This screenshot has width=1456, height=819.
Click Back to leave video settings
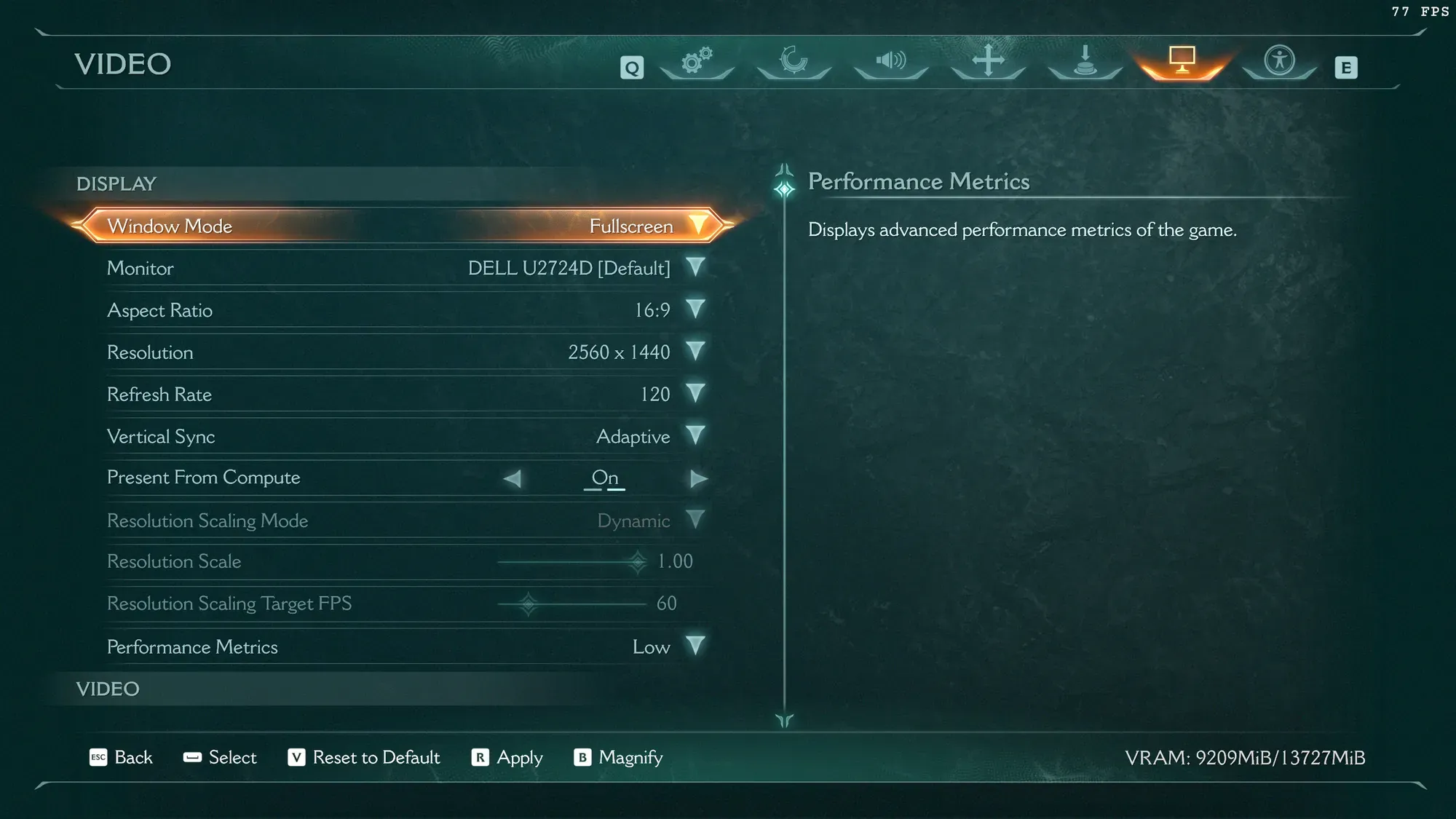[x=121, y=758]
